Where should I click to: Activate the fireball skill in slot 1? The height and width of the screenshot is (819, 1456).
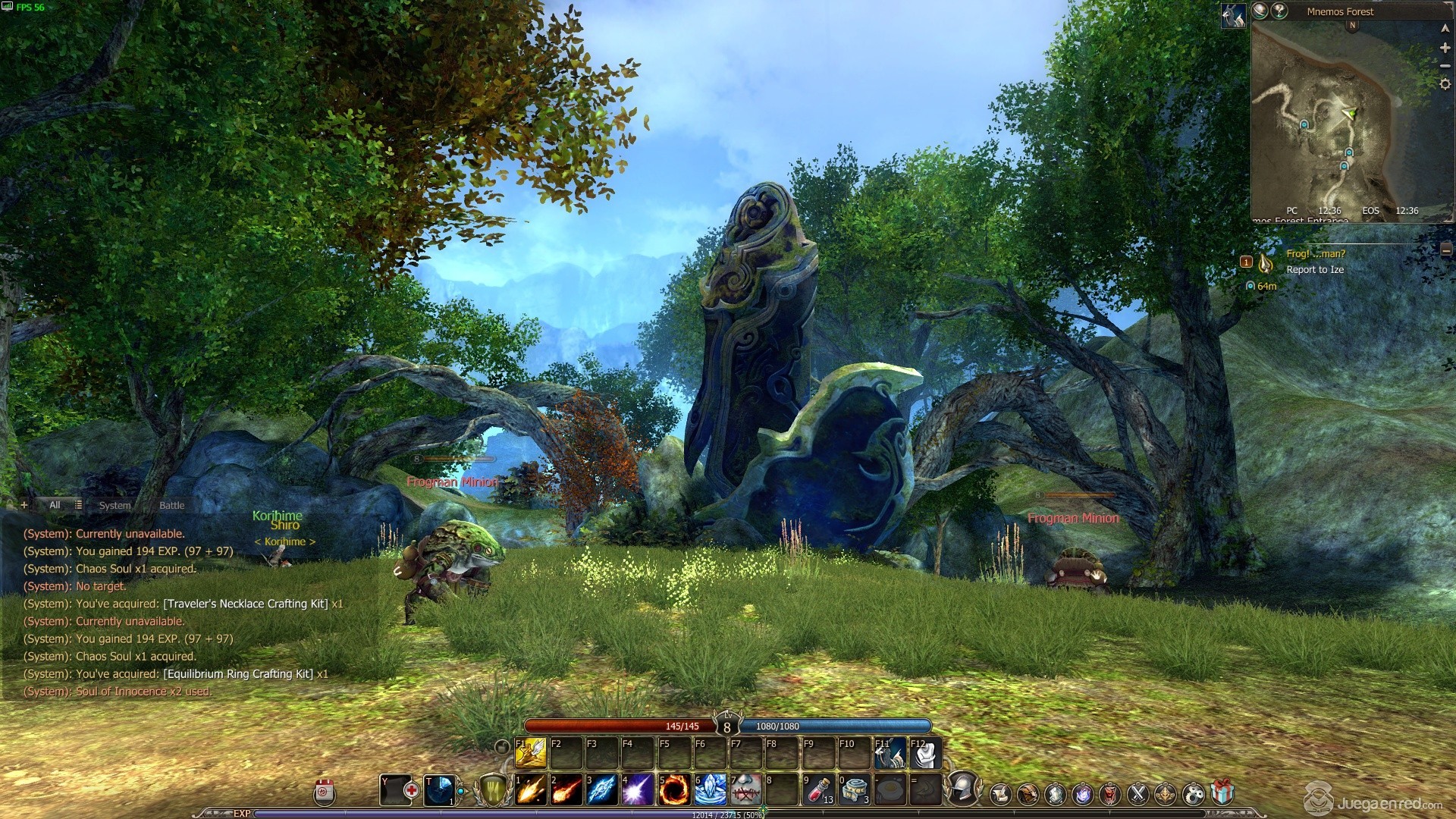pyautogui.click(x=531, y=790)
